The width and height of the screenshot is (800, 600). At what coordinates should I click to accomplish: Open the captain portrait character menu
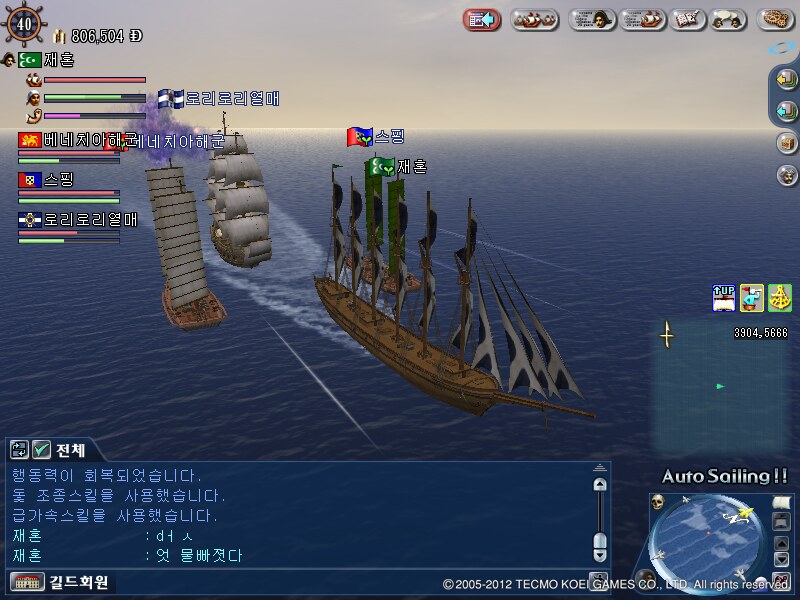coord(592,18)
